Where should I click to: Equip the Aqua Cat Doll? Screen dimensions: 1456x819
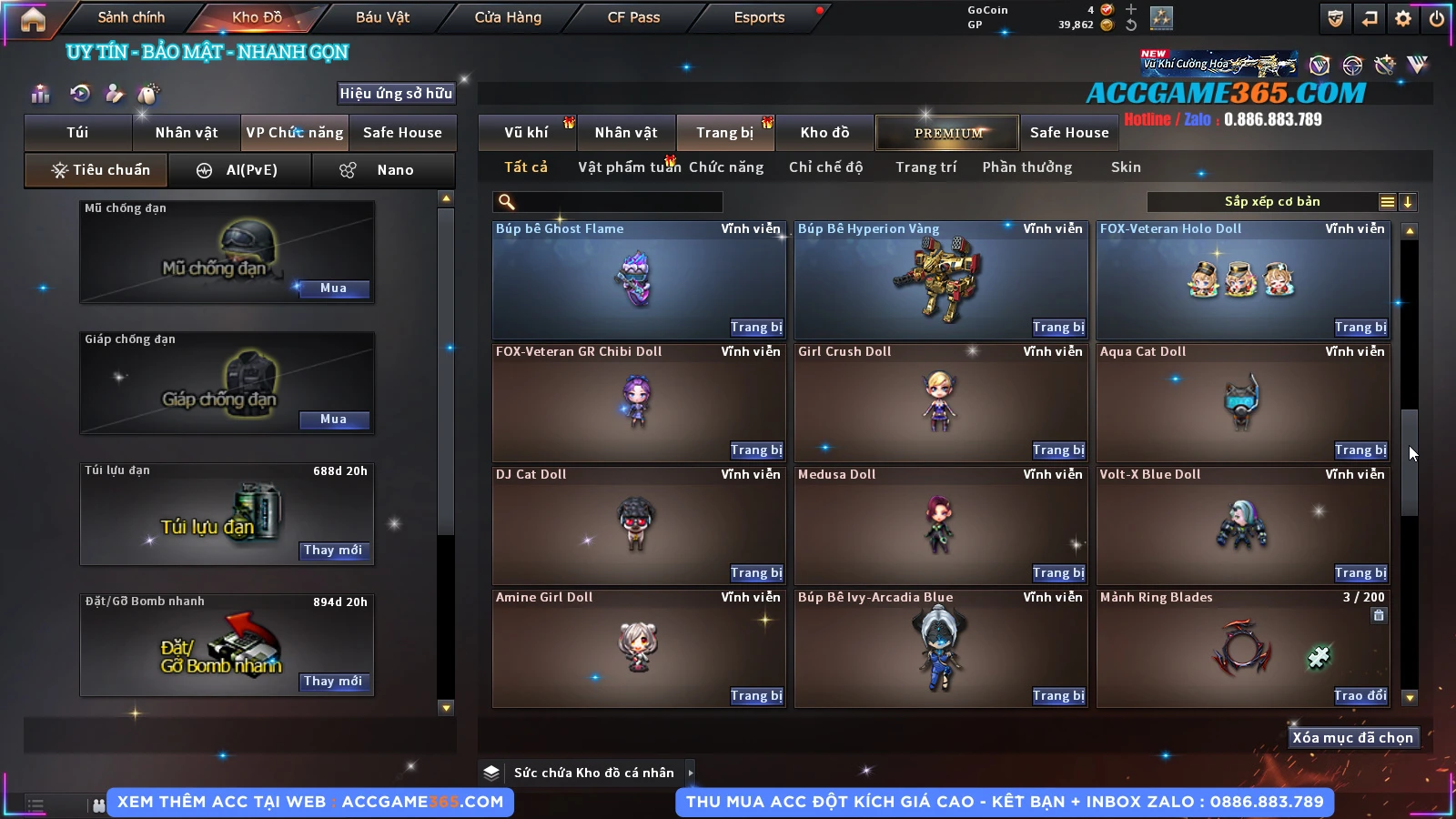pyautogui.click(x=1360, y=450)
